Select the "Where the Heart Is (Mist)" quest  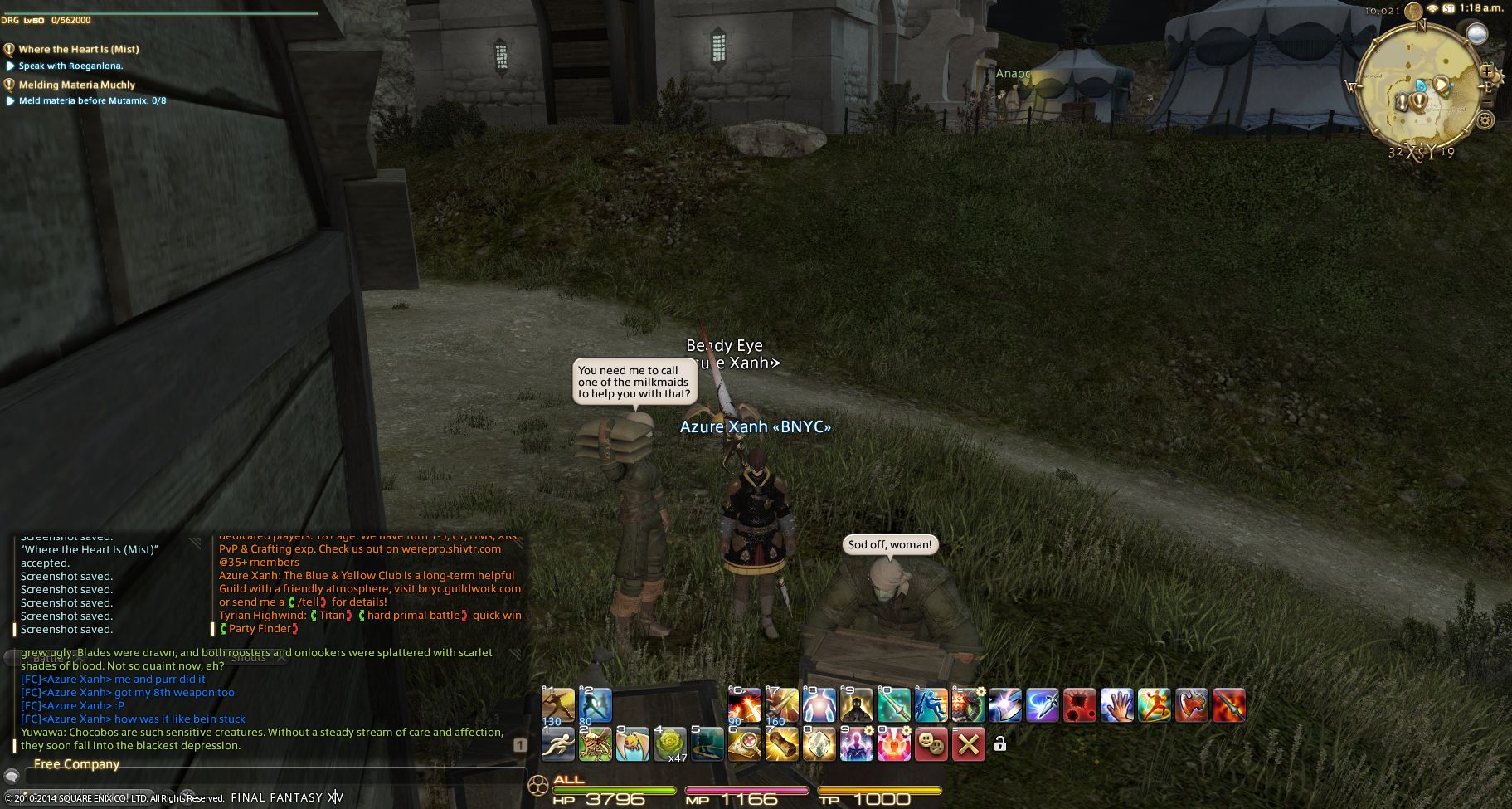coord(79,49)
